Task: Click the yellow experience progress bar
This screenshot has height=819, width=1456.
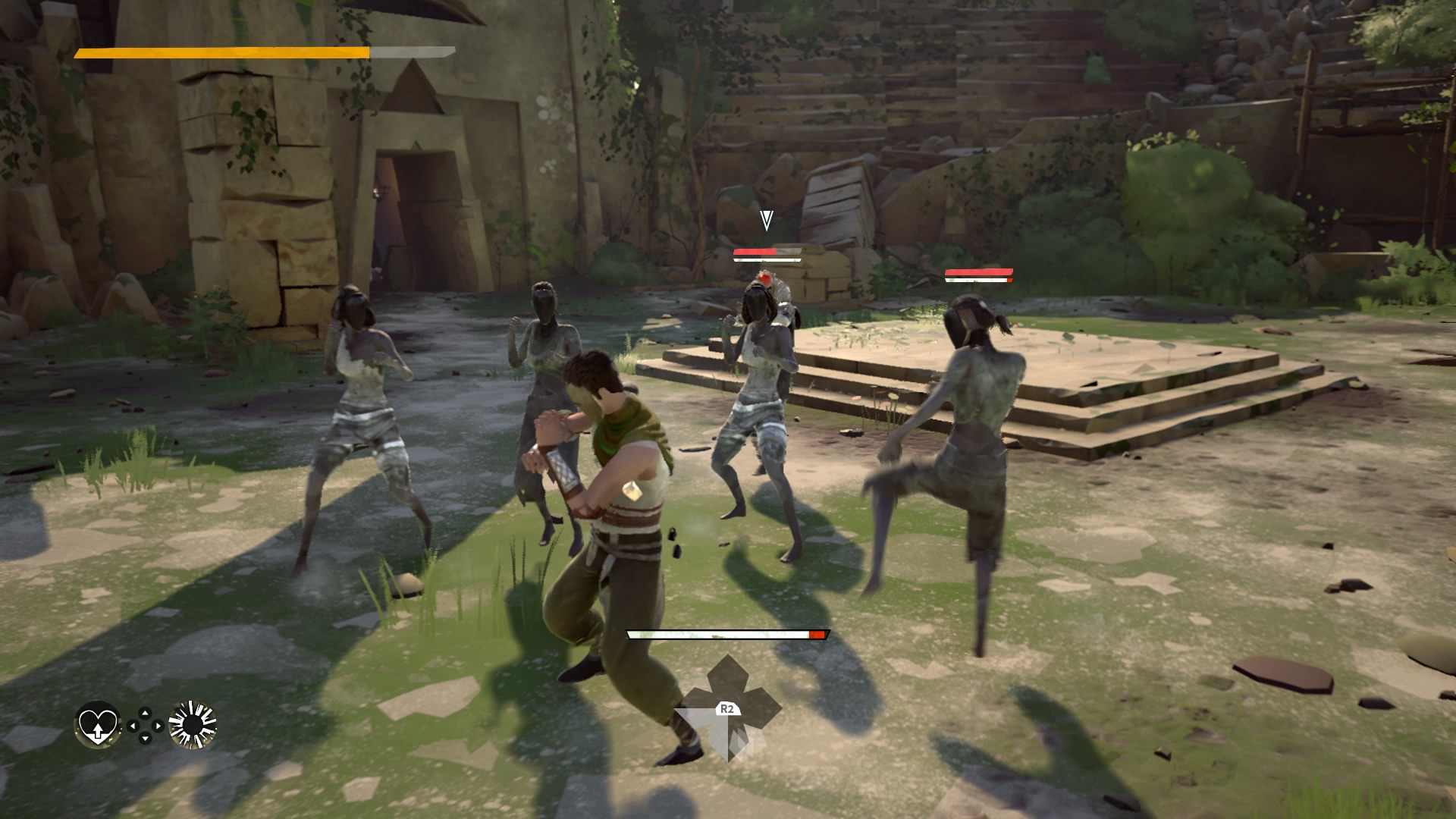Action: (x=220, y=53)
